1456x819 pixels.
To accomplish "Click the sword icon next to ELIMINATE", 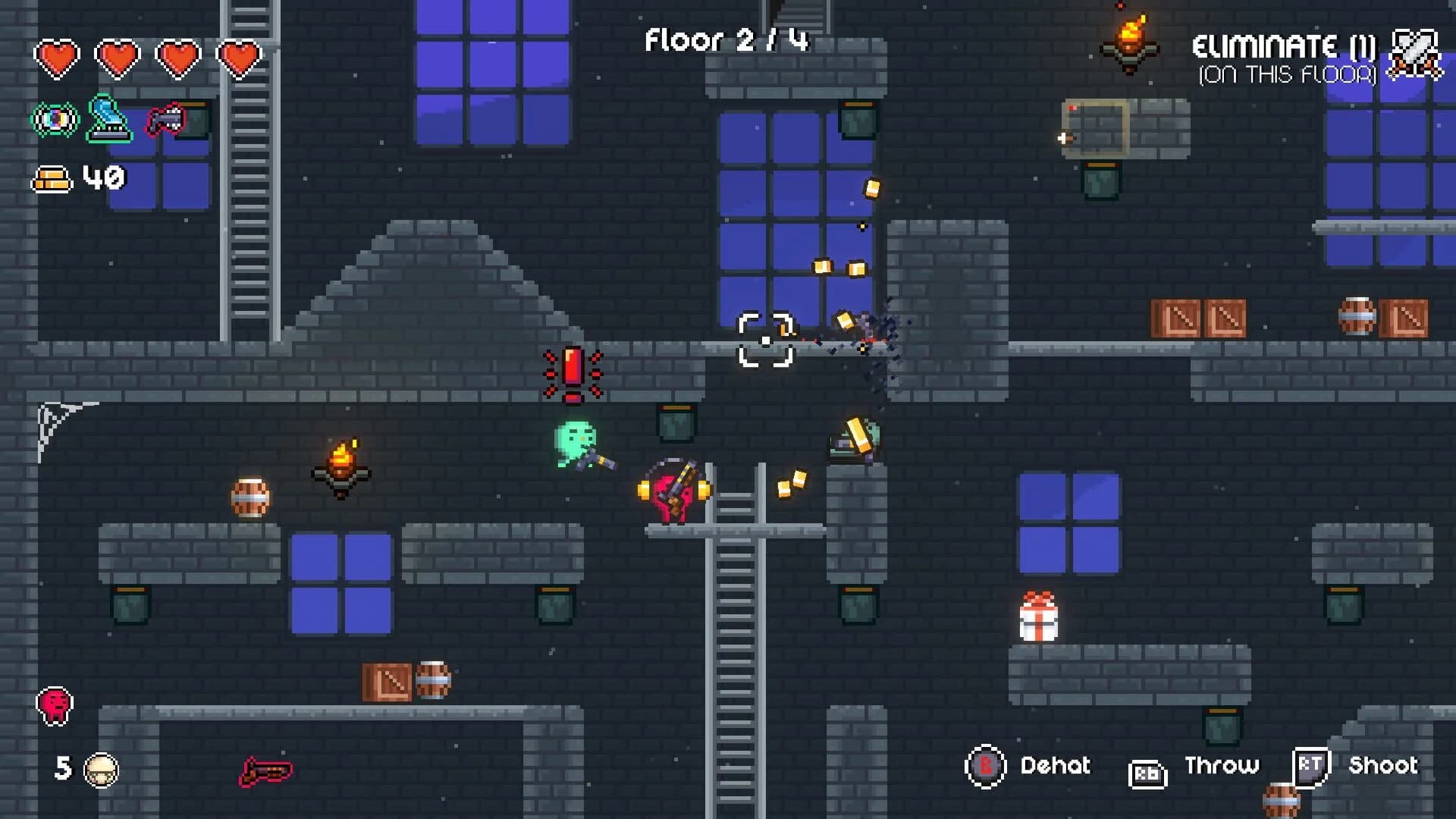I will click(1415, 55).
